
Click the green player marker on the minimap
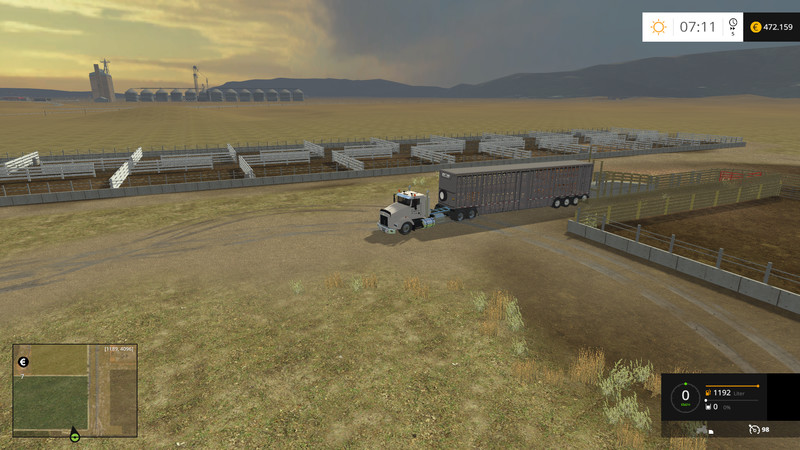coord(74,435)
